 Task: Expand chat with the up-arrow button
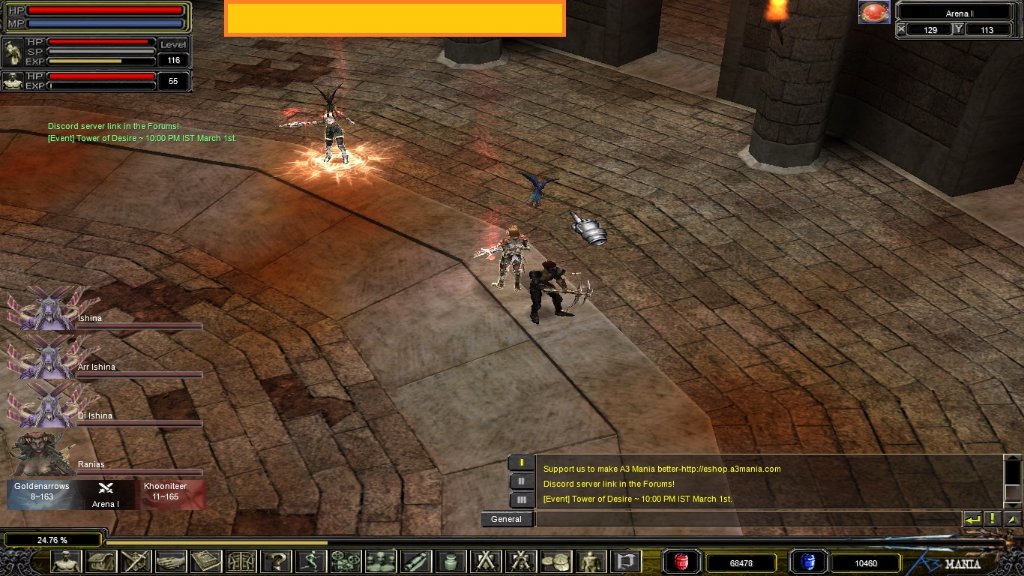1011,519
